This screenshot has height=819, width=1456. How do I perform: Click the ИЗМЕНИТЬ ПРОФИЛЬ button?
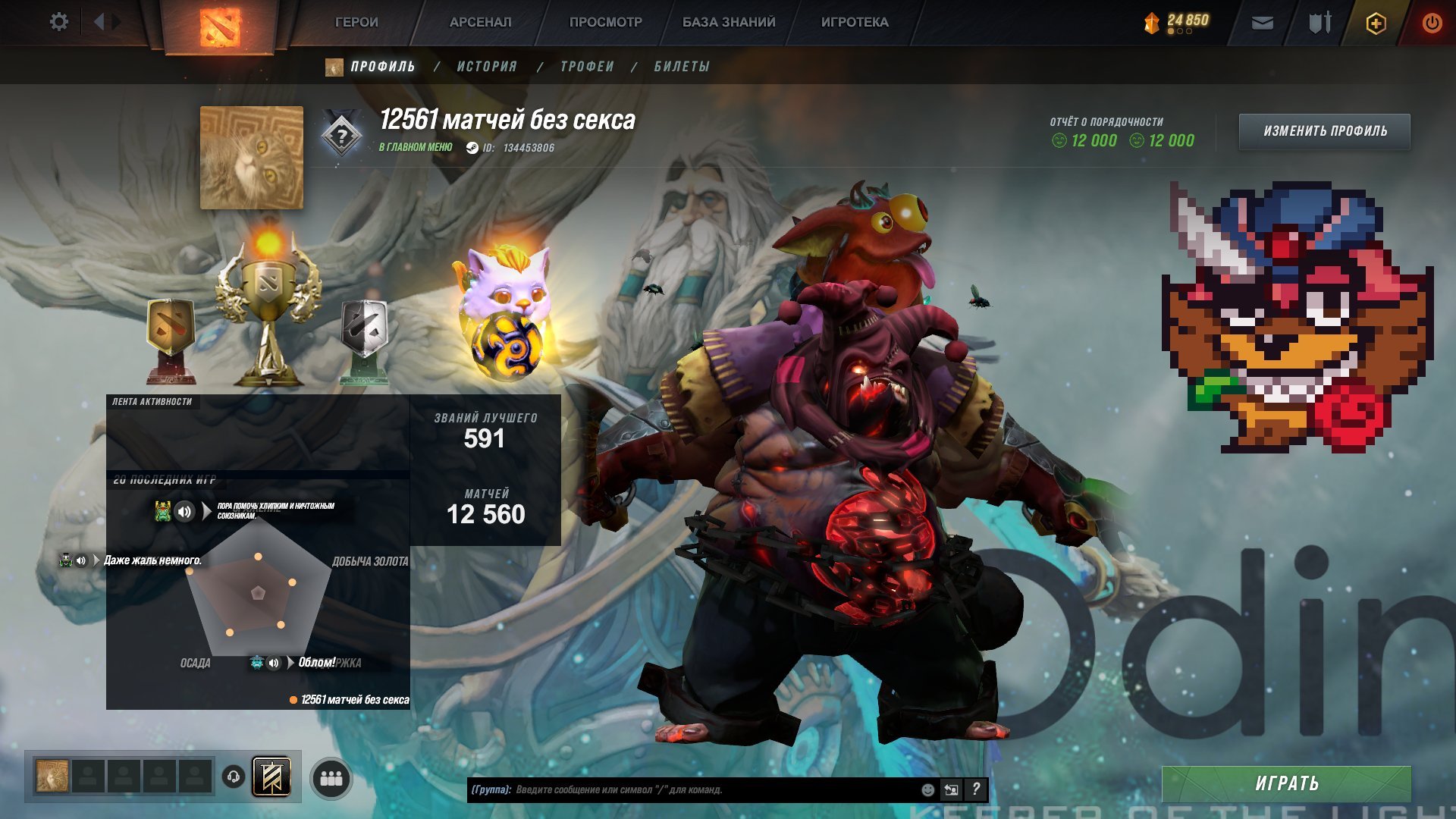(x=1325, y=130)
